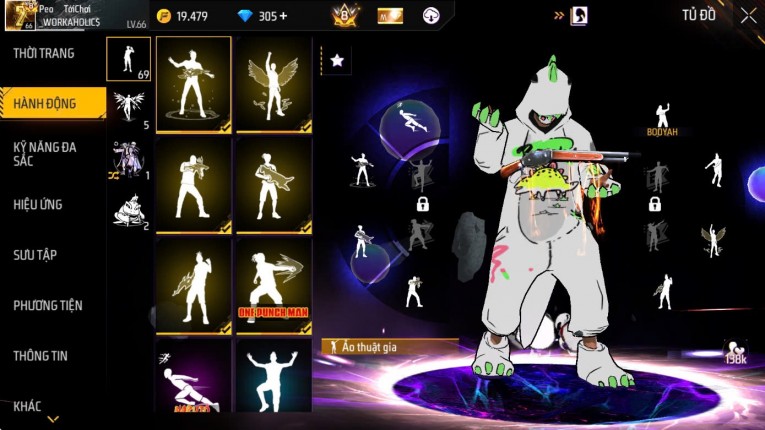The image size is (765, 430).
Task: Open the emote subcategory showing 69
Action: [x=129, y=59]
